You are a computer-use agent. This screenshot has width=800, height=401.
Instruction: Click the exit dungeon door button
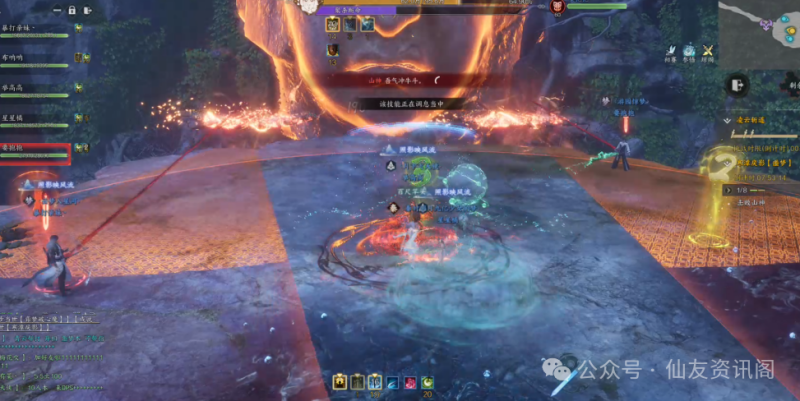(x=735, y=84)
